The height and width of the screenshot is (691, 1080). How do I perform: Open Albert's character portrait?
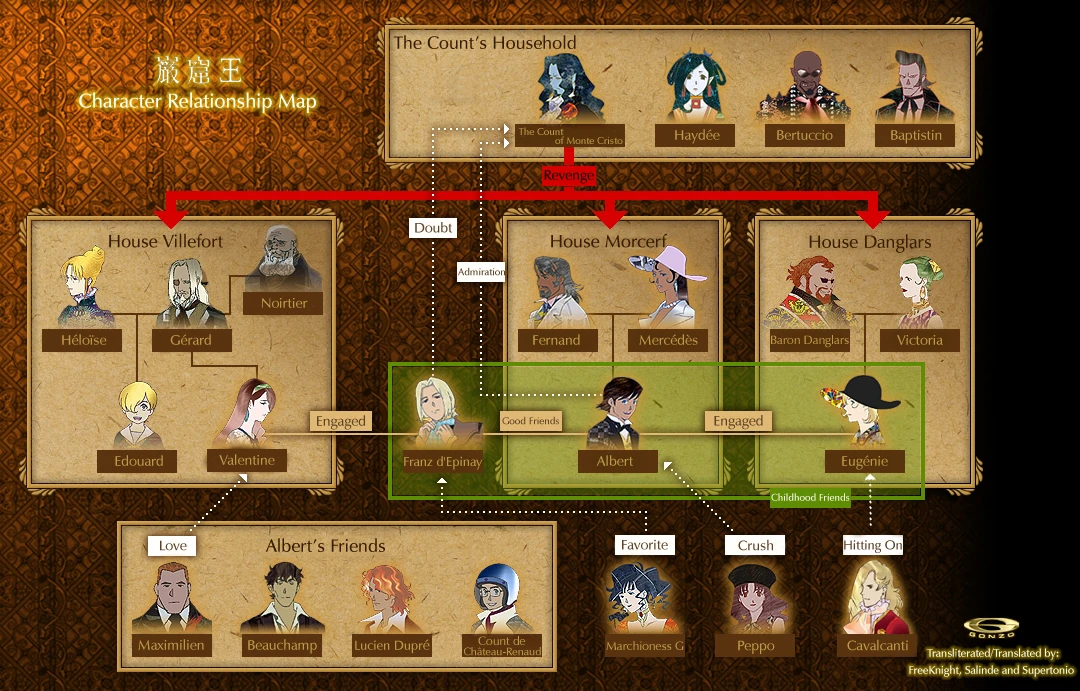(615, 413)
